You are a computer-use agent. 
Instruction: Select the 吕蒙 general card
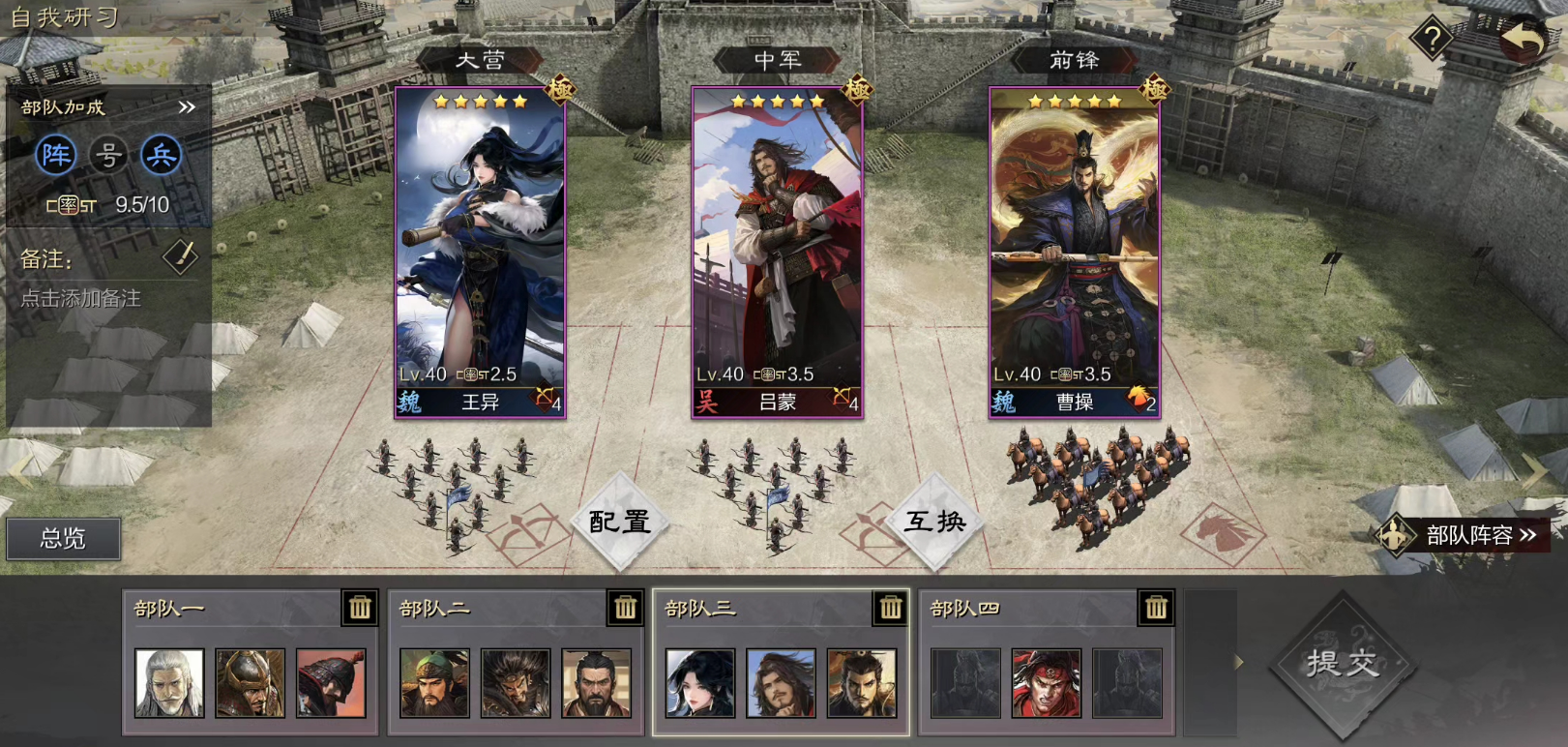[x=777, y=252]
